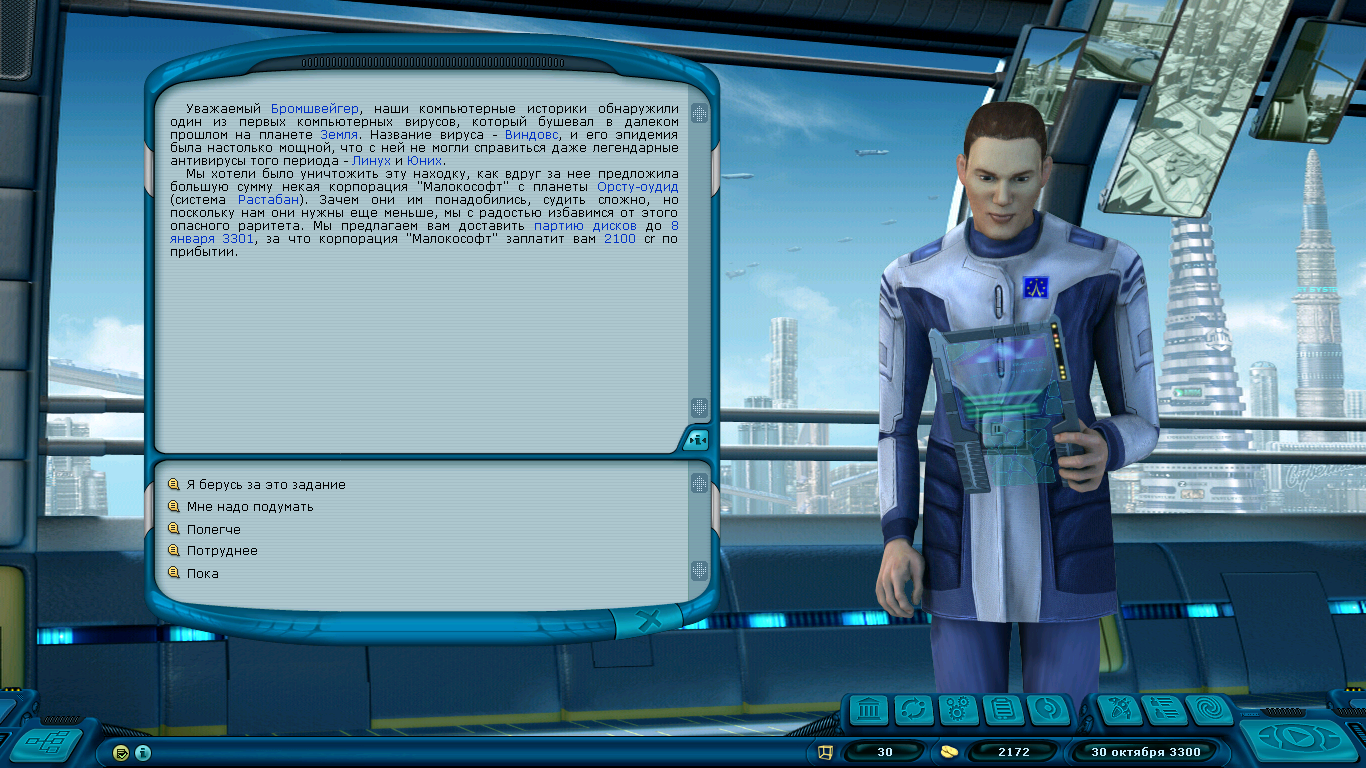Choose "Я берусь за это задание" reply
This screenshot has width=1366, height=768.
(x=265, y=485)
